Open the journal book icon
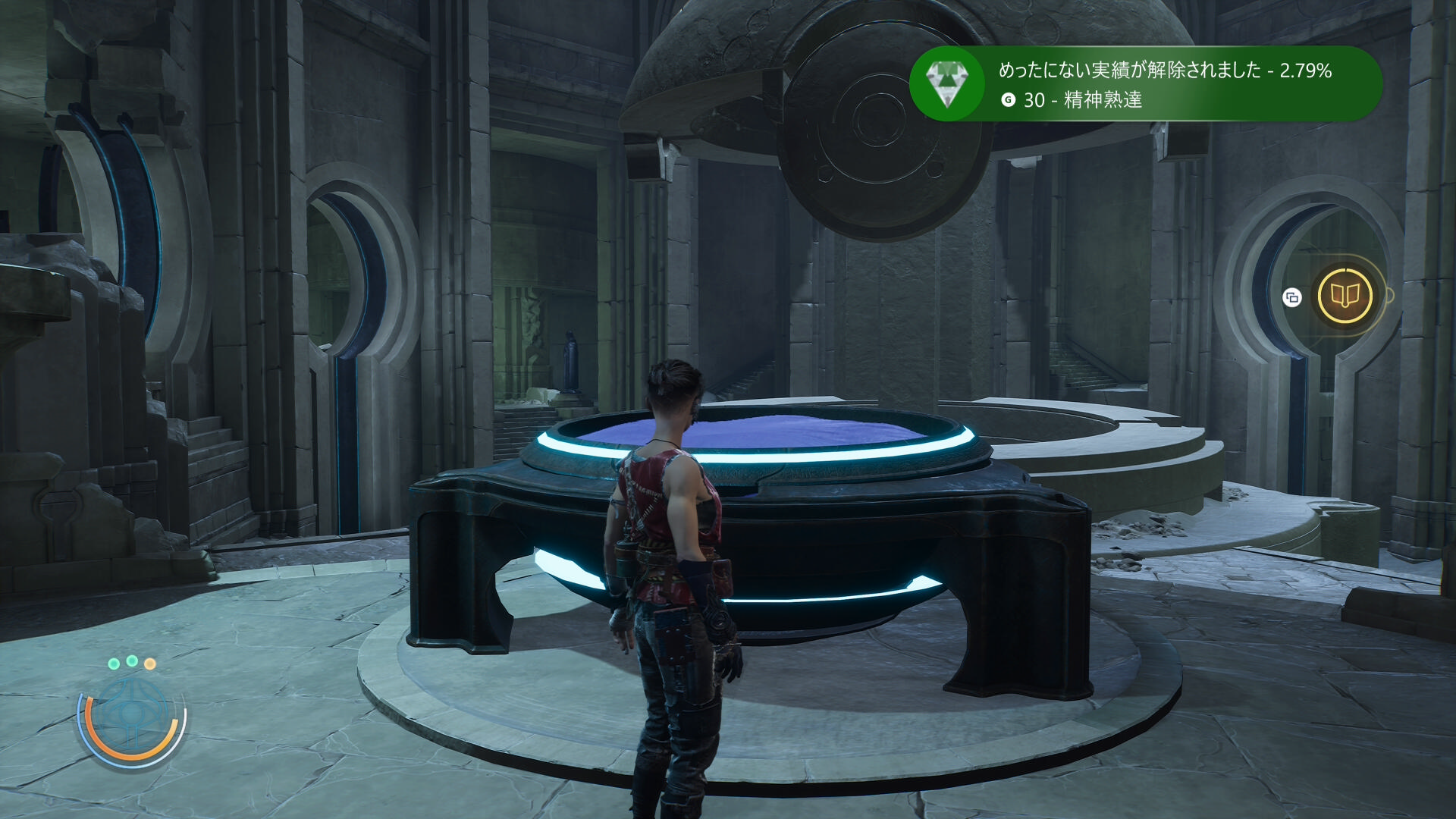The width and height of the screenshot is (1456, 819). click(x=1345, y=295)
